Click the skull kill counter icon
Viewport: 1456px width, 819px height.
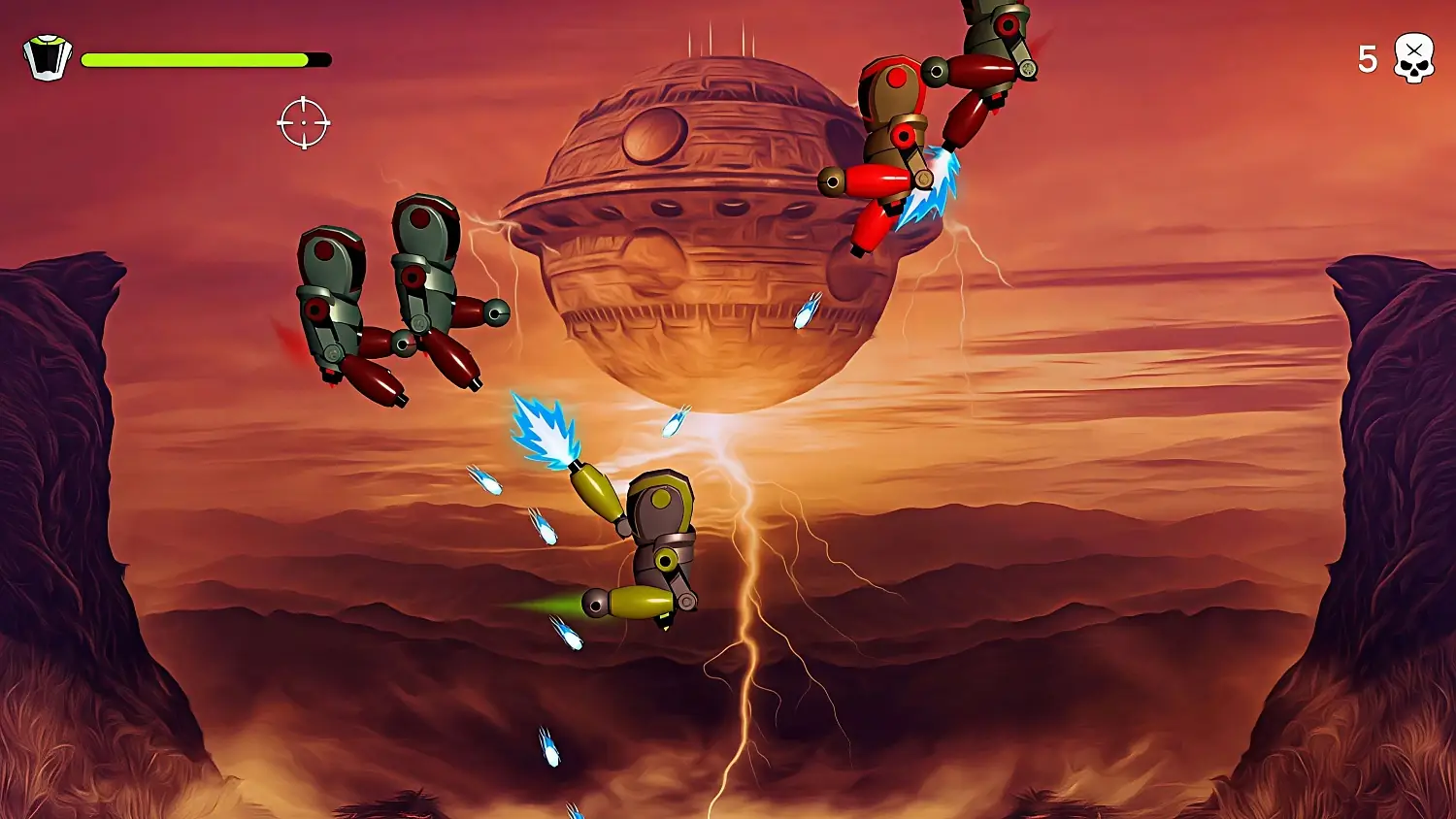tap(1415, 58)
